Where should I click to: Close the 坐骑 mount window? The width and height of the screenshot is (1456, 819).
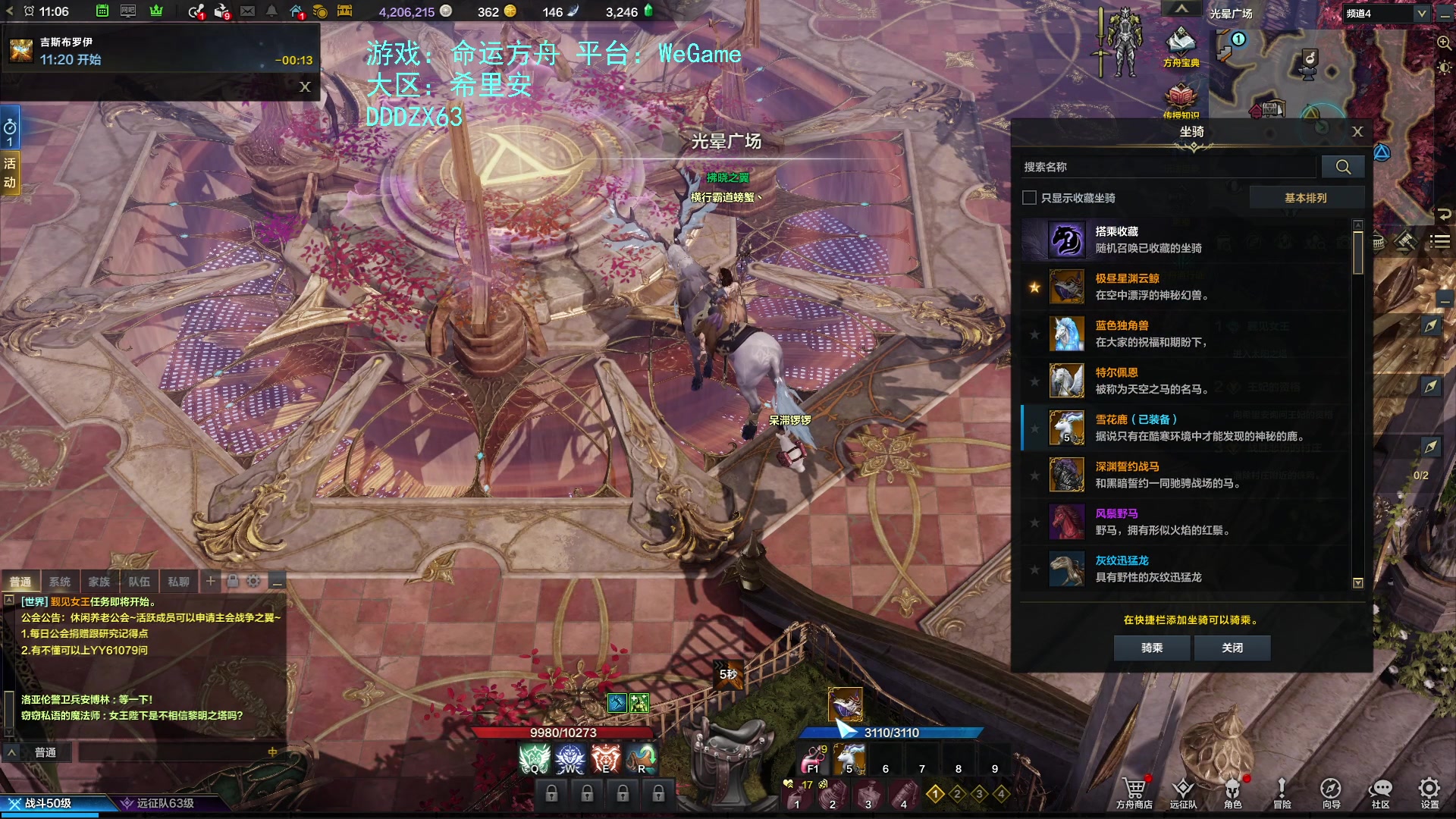(1357, 132)
